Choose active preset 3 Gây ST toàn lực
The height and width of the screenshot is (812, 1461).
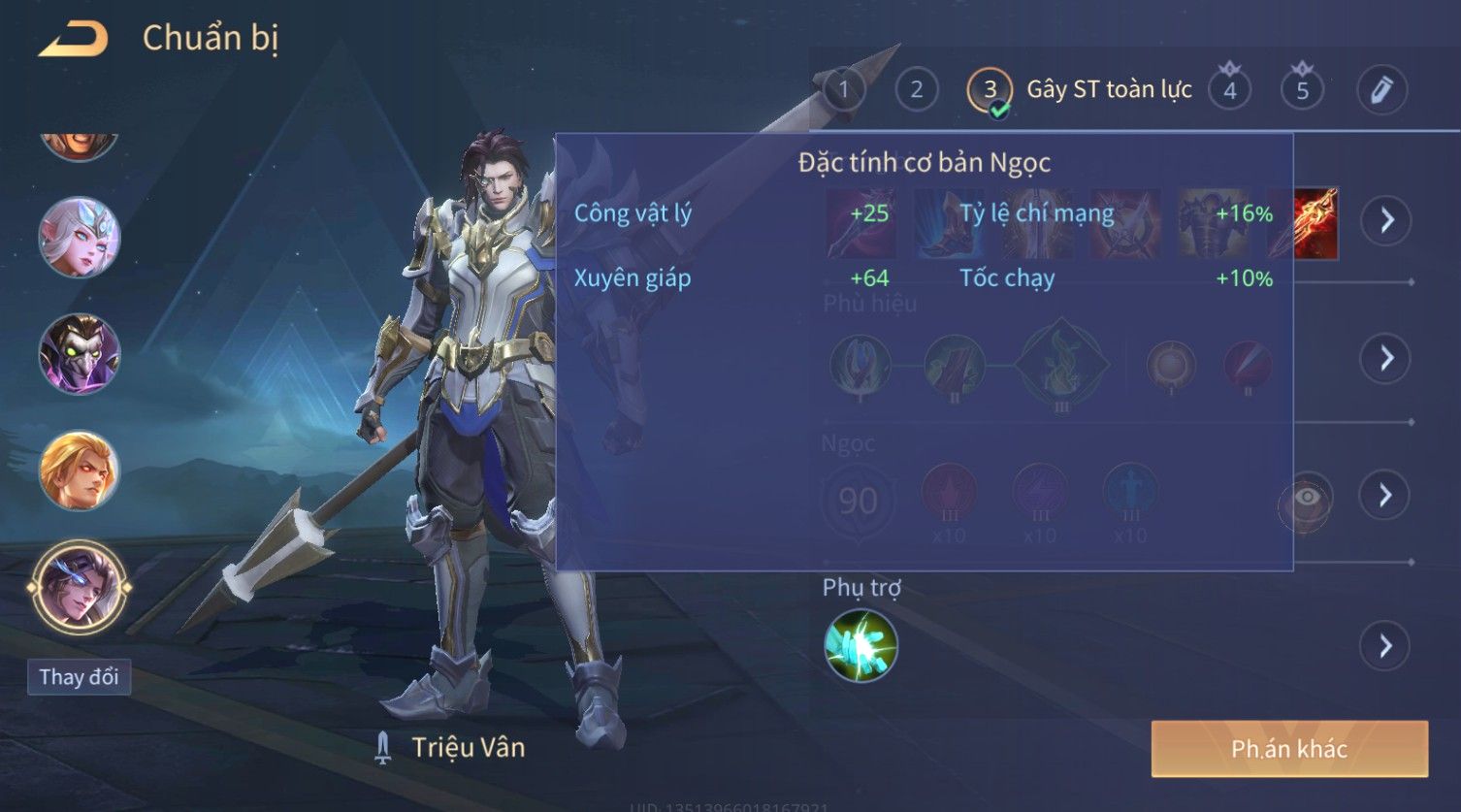click(x=990, y=90)
